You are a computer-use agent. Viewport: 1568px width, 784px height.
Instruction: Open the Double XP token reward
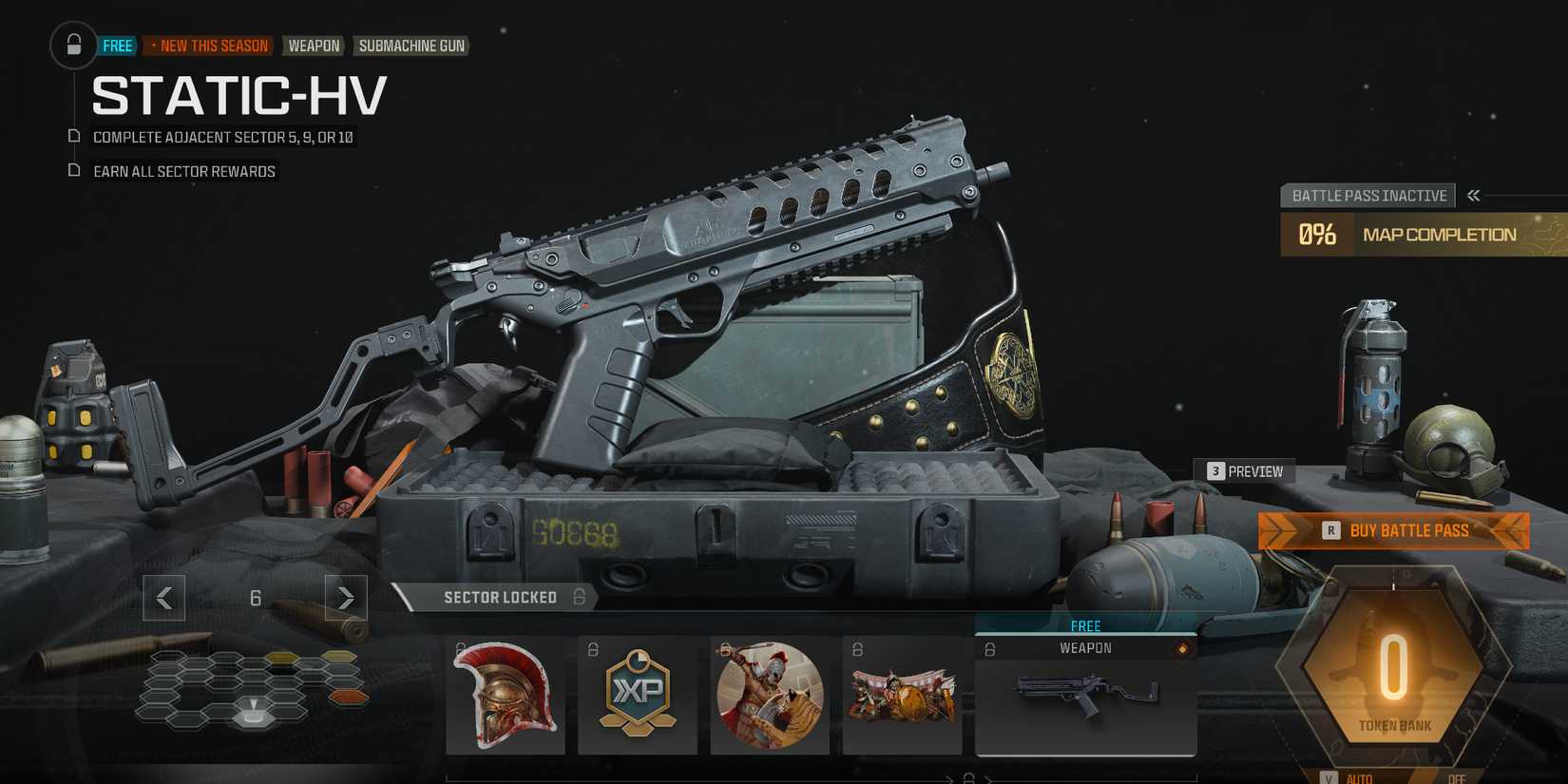[x=638, y=696]
